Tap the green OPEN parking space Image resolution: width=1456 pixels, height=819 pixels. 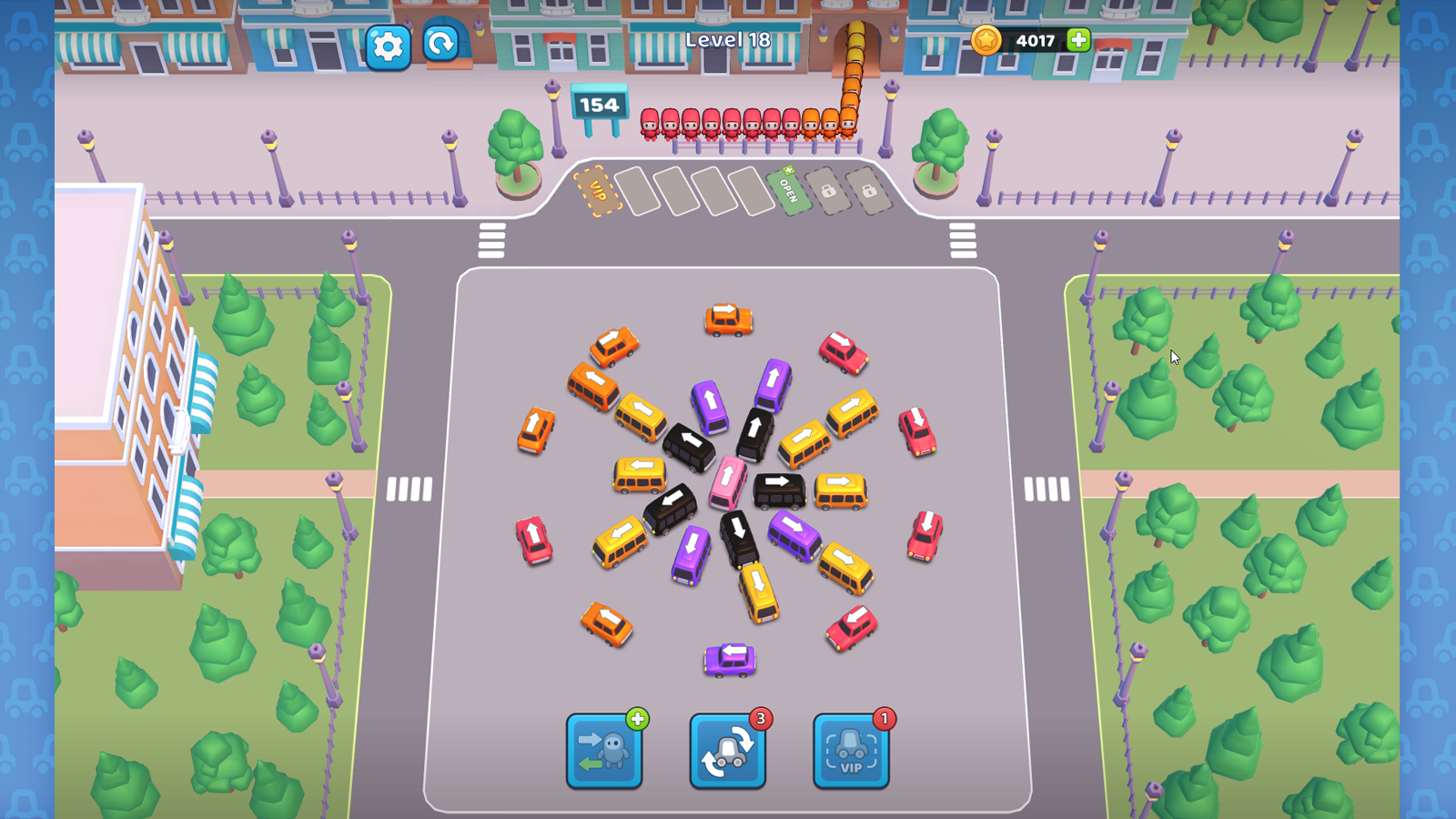(787, 193)
